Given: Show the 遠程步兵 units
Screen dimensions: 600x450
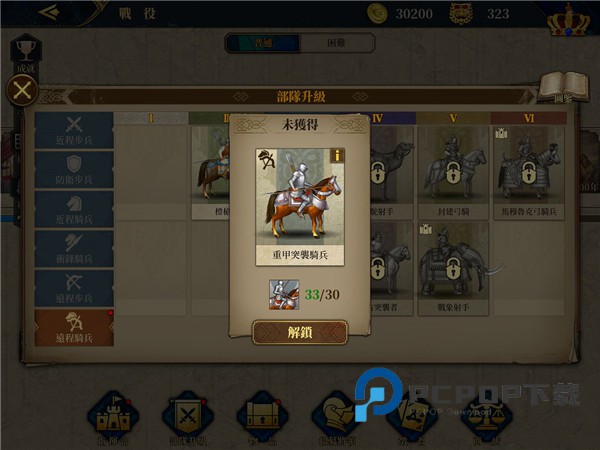Looking at the screenshot, I should 74,287.
